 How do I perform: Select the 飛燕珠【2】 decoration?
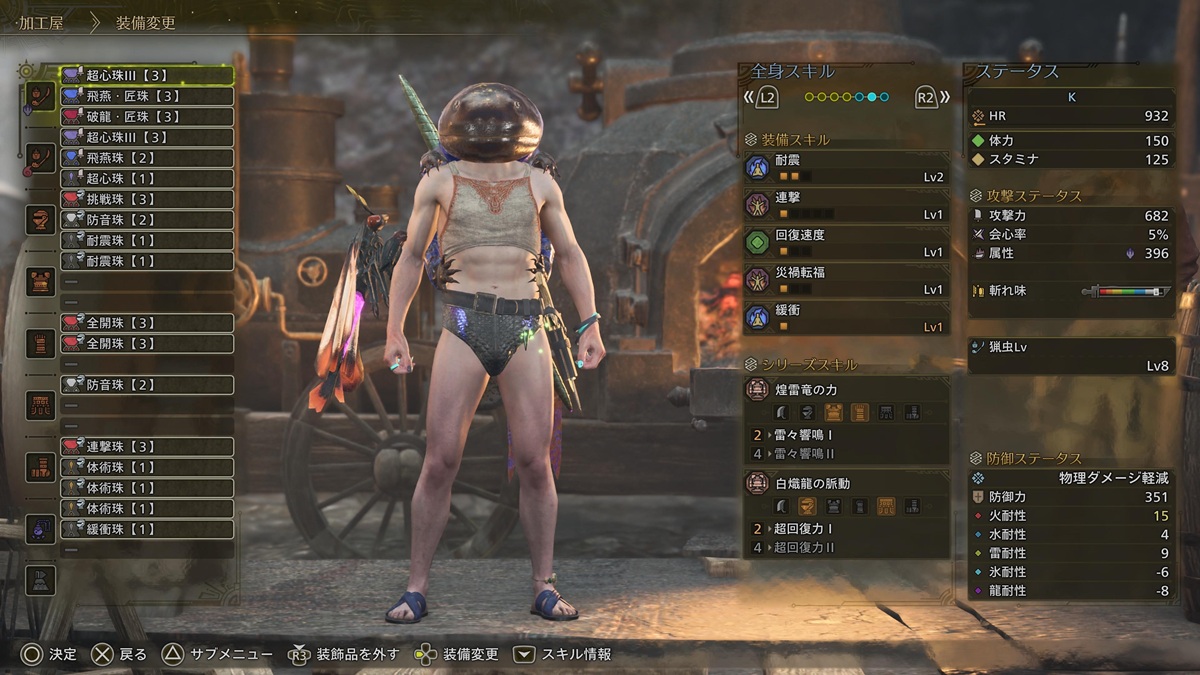pos(147,158)
